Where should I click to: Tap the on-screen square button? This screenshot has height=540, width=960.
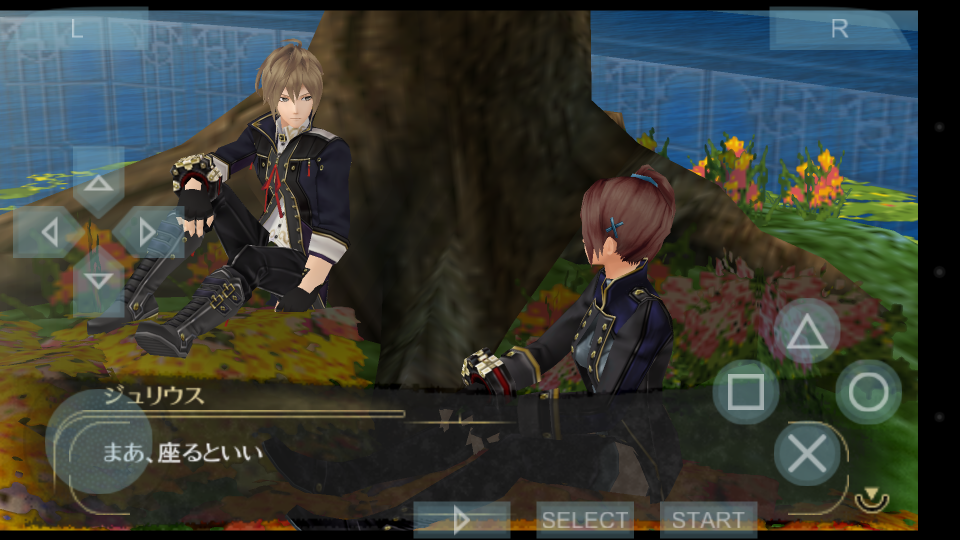click(745, 392)
